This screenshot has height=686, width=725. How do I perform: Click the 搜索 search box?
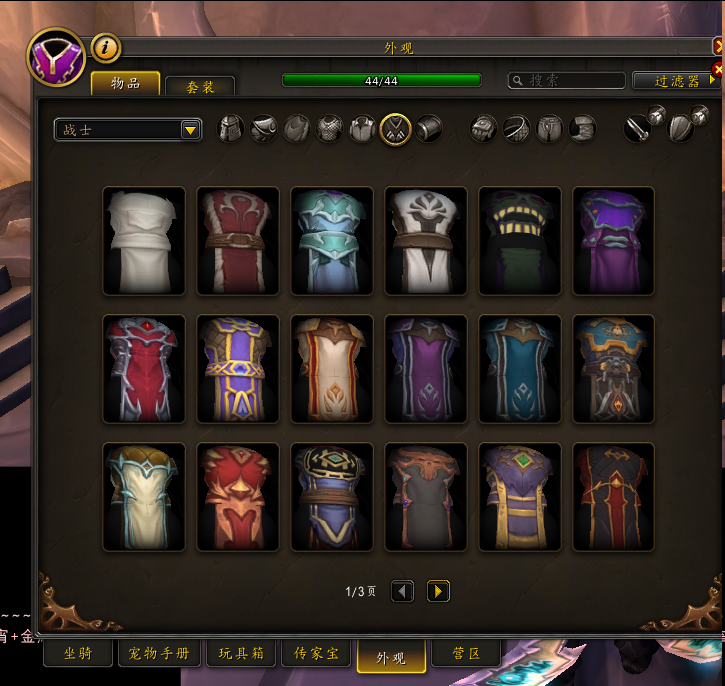[567, 80]
